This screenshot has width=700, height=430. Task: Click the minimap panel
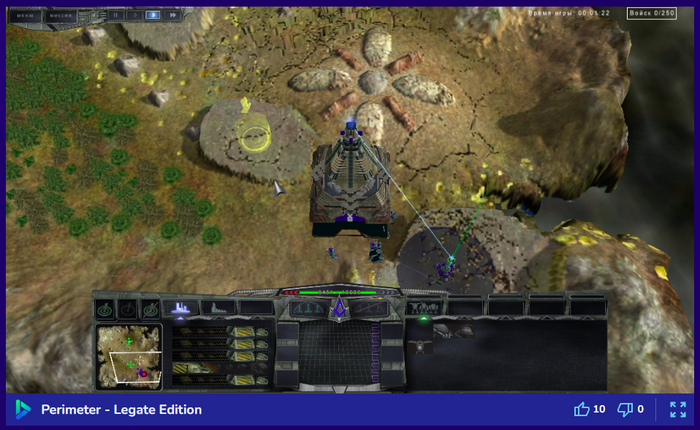[x=129, y=355]
